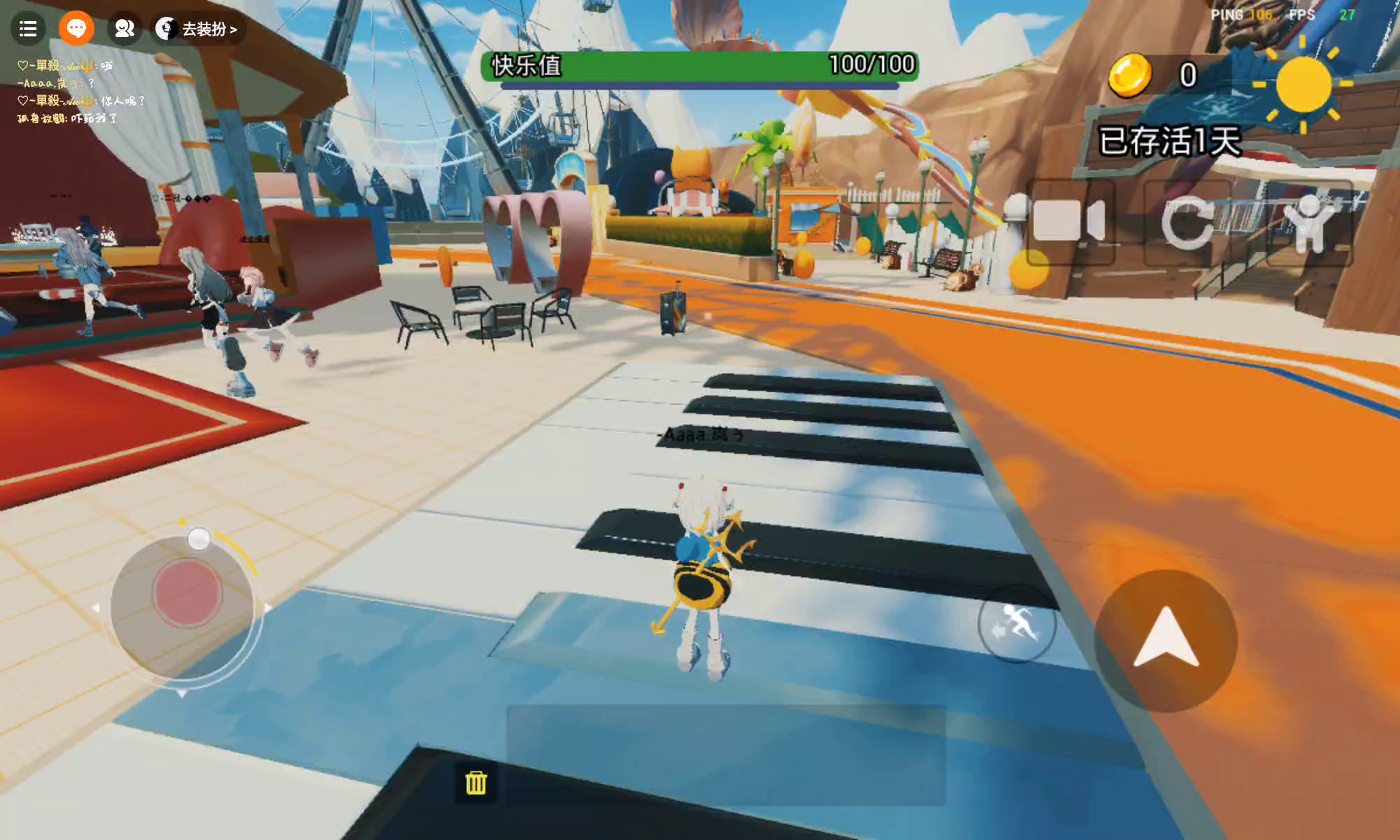Image resolution: width=1400 pixels, height=840 pixels.
Task: Tap the red virtual joystick knob
Action: click(x=187, y=594)
